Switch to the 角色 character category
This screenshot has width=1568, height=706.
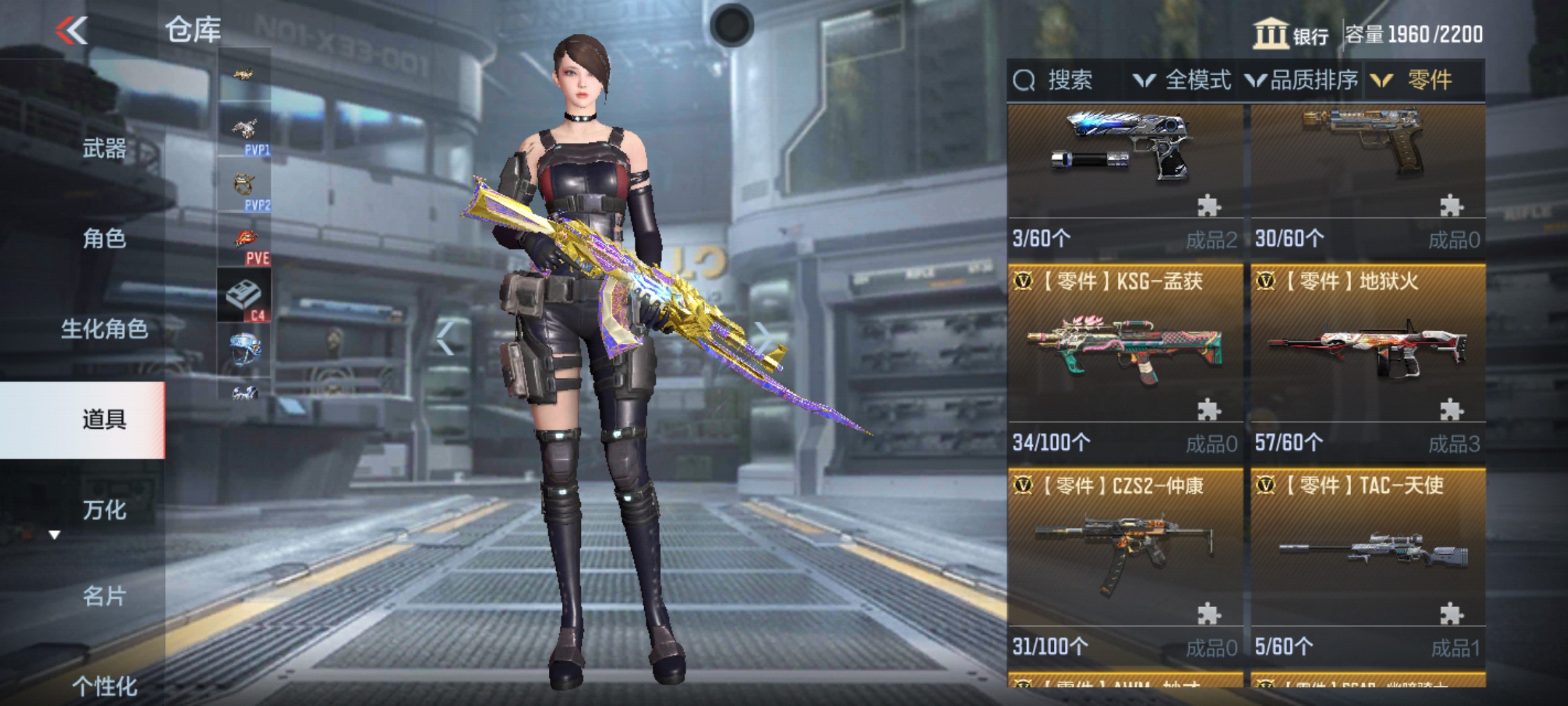click(104, 239)
